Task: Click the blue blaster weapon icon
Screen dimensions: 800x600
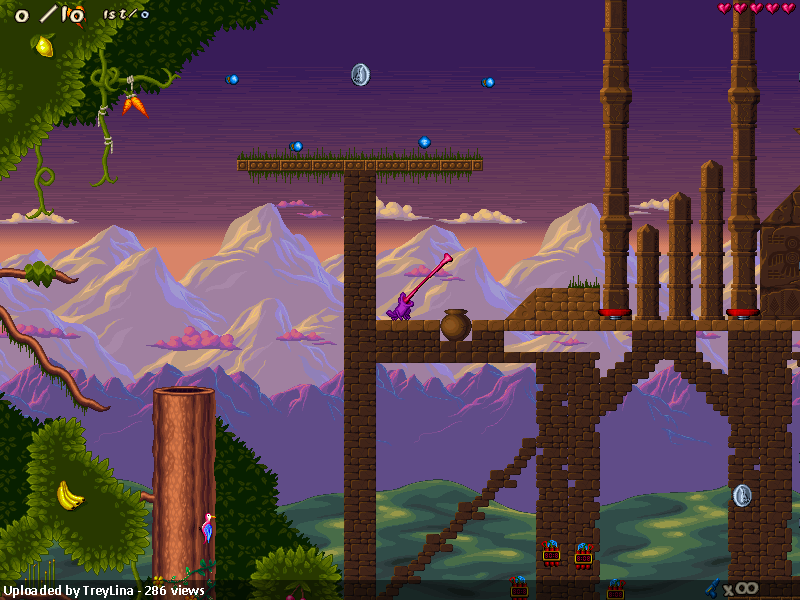Action: [x=713, y=587]
